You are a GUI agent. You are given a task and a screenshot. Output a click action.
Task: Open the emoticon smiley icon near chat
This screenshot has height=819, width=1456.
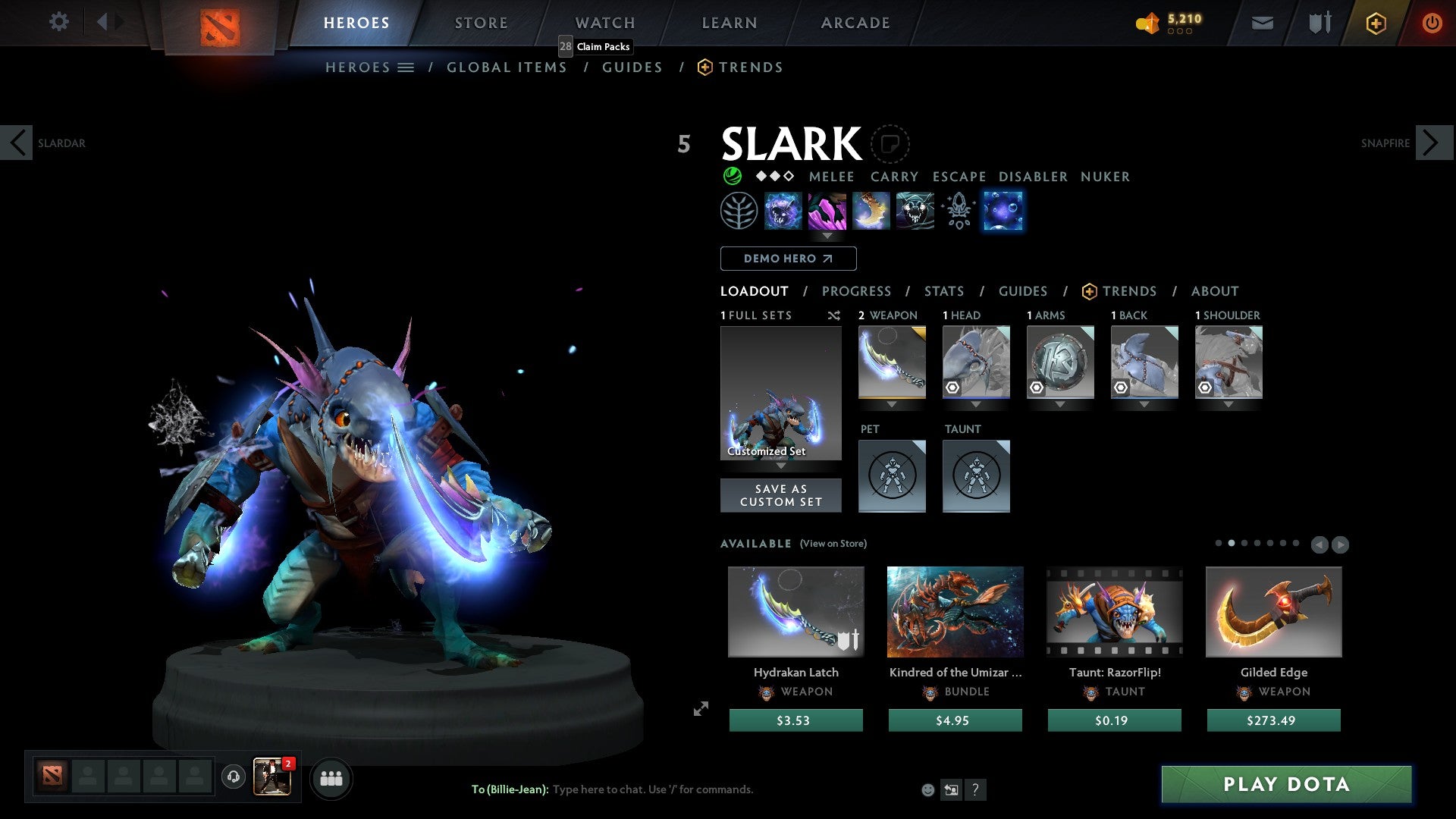[927, 789]
